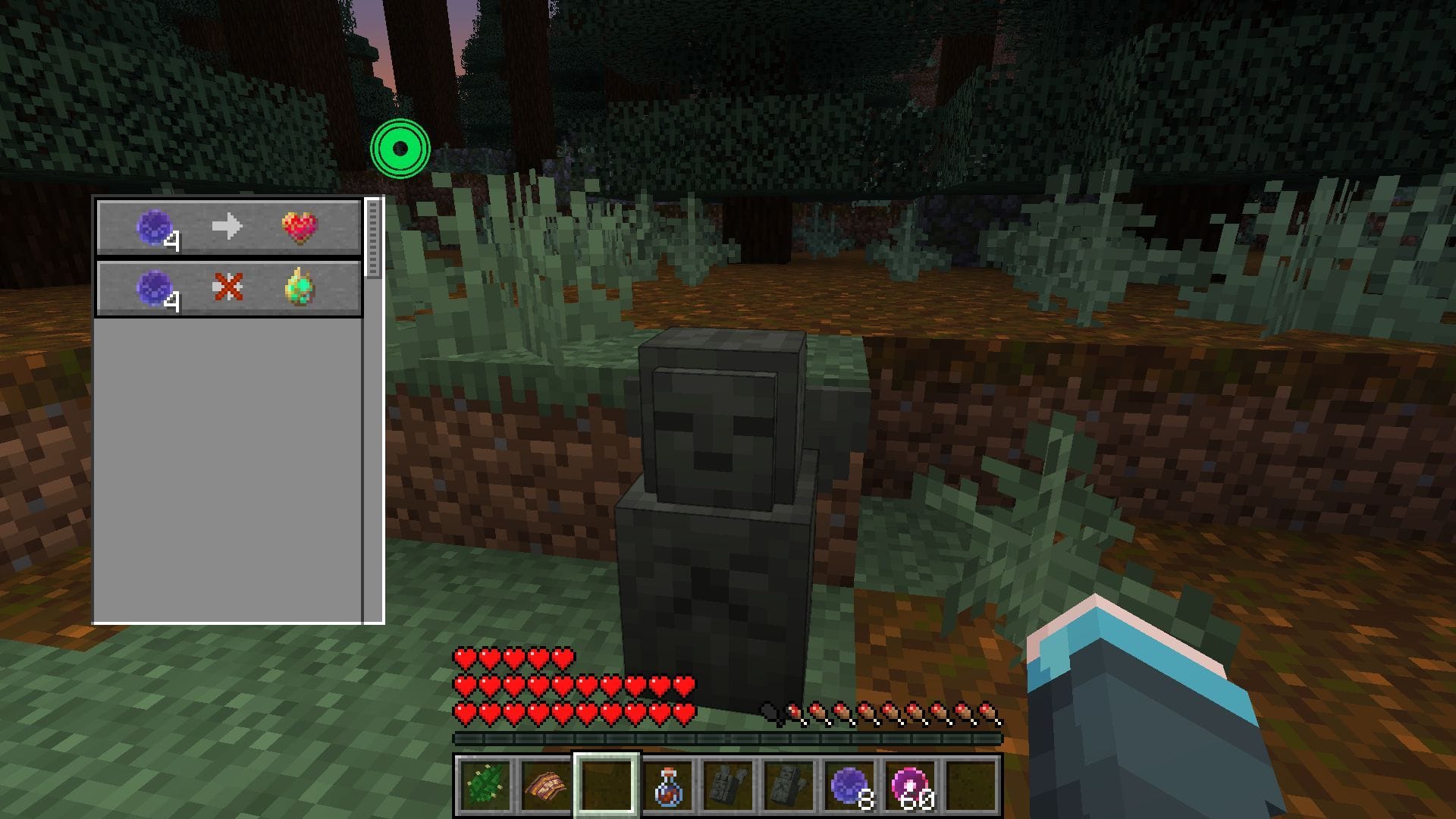Select the crossed-out trade for the green orb

pos(228,288)
